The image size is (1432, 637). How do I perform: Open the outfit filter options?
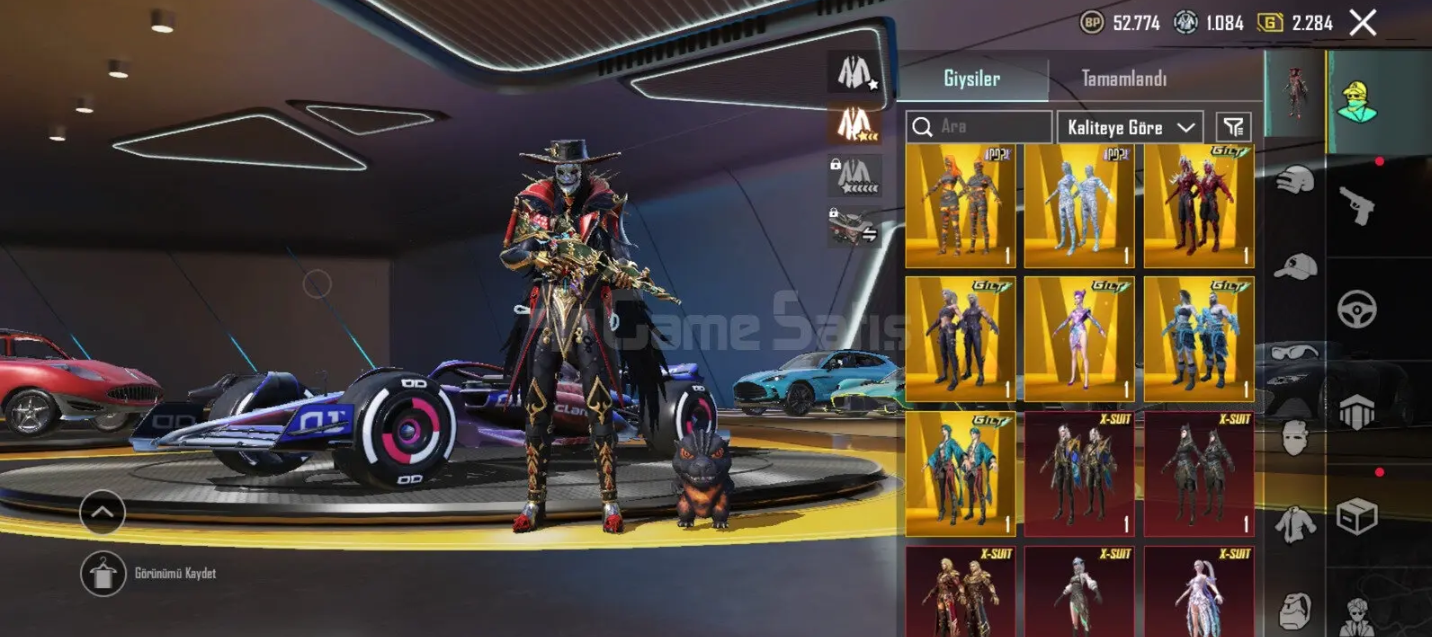[1234, 127]
